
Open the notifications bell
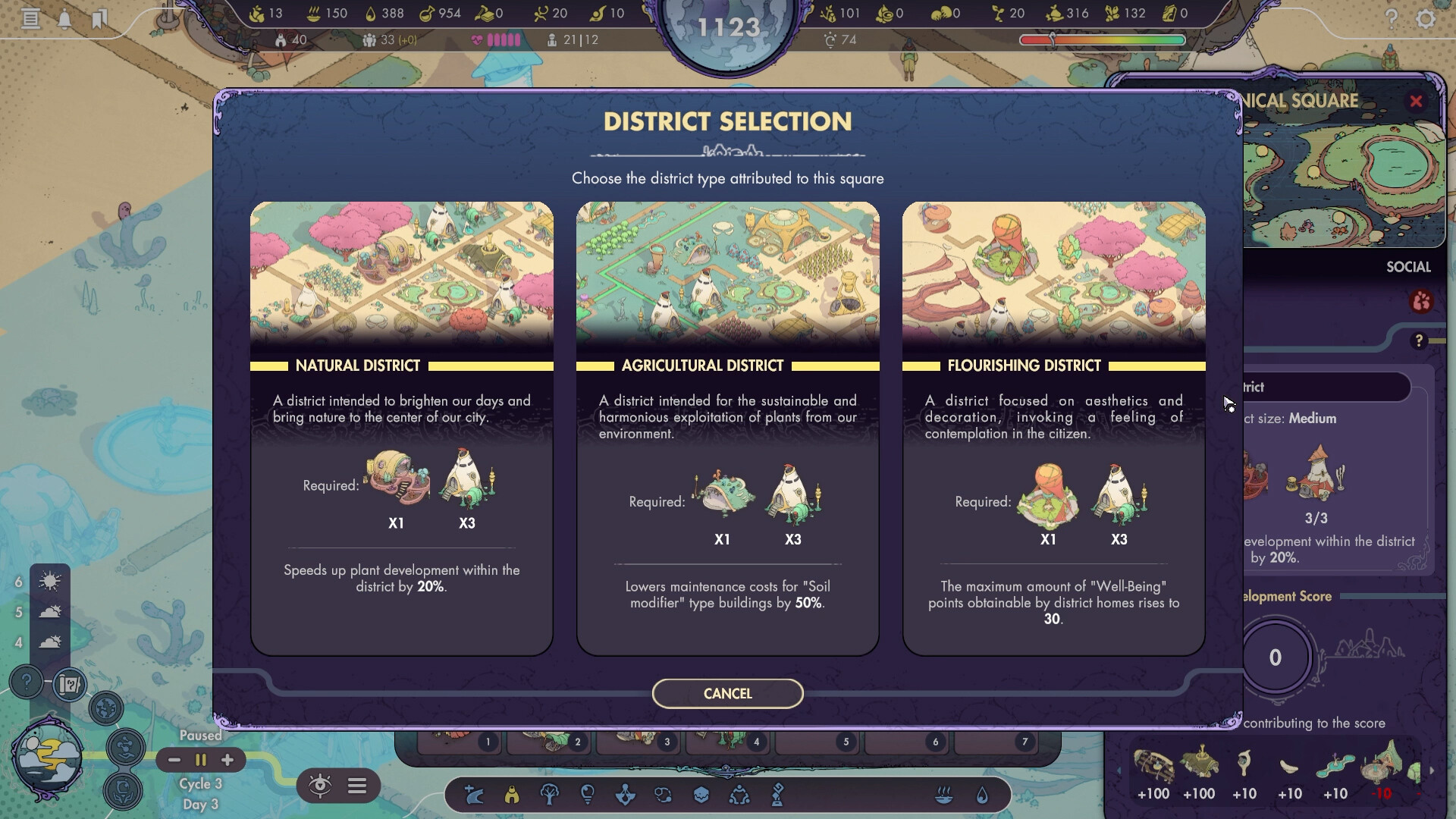(x=64, y=18)
